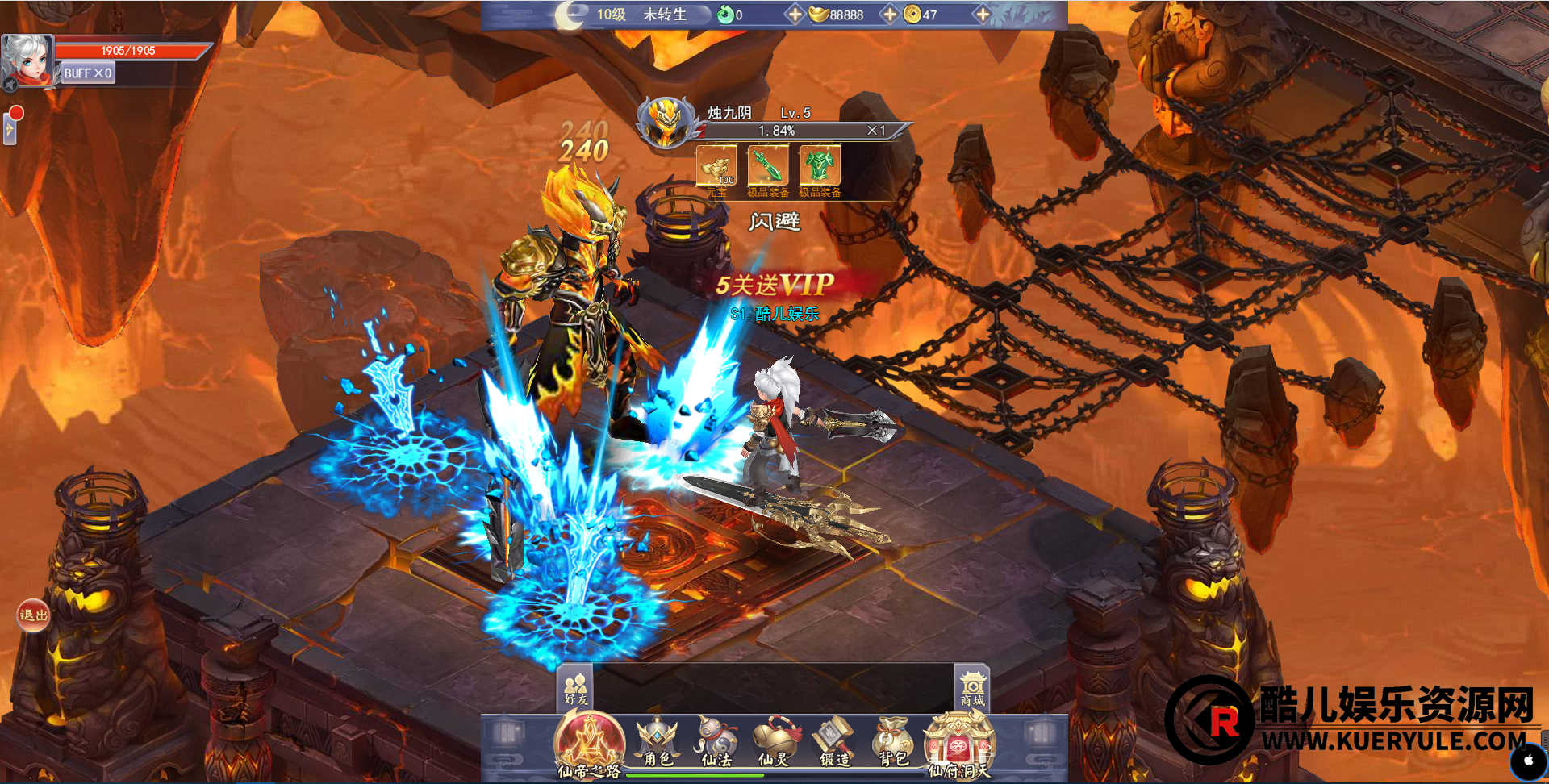Open the 锻造 forging hammer menu

pos(834,742)
